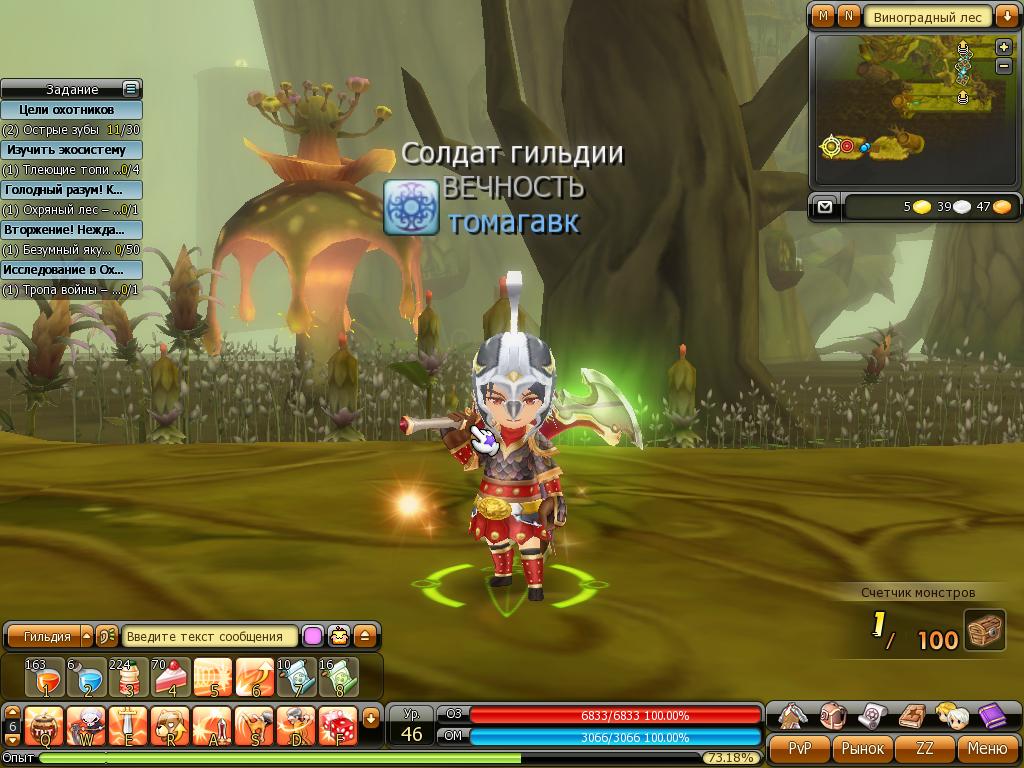Select the Цели охотников quest header

pos(71,110)
